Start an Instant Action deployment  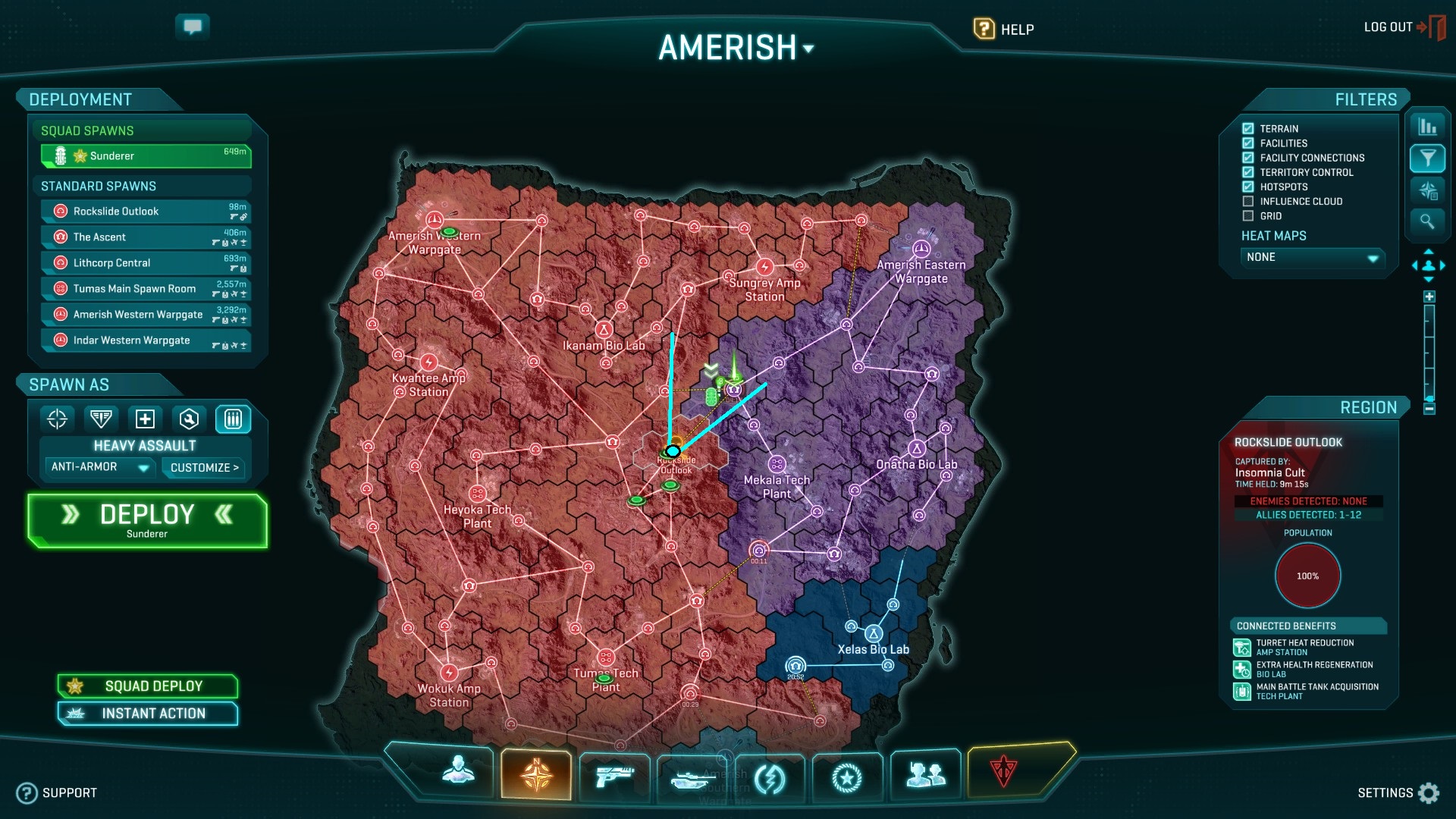148,714
